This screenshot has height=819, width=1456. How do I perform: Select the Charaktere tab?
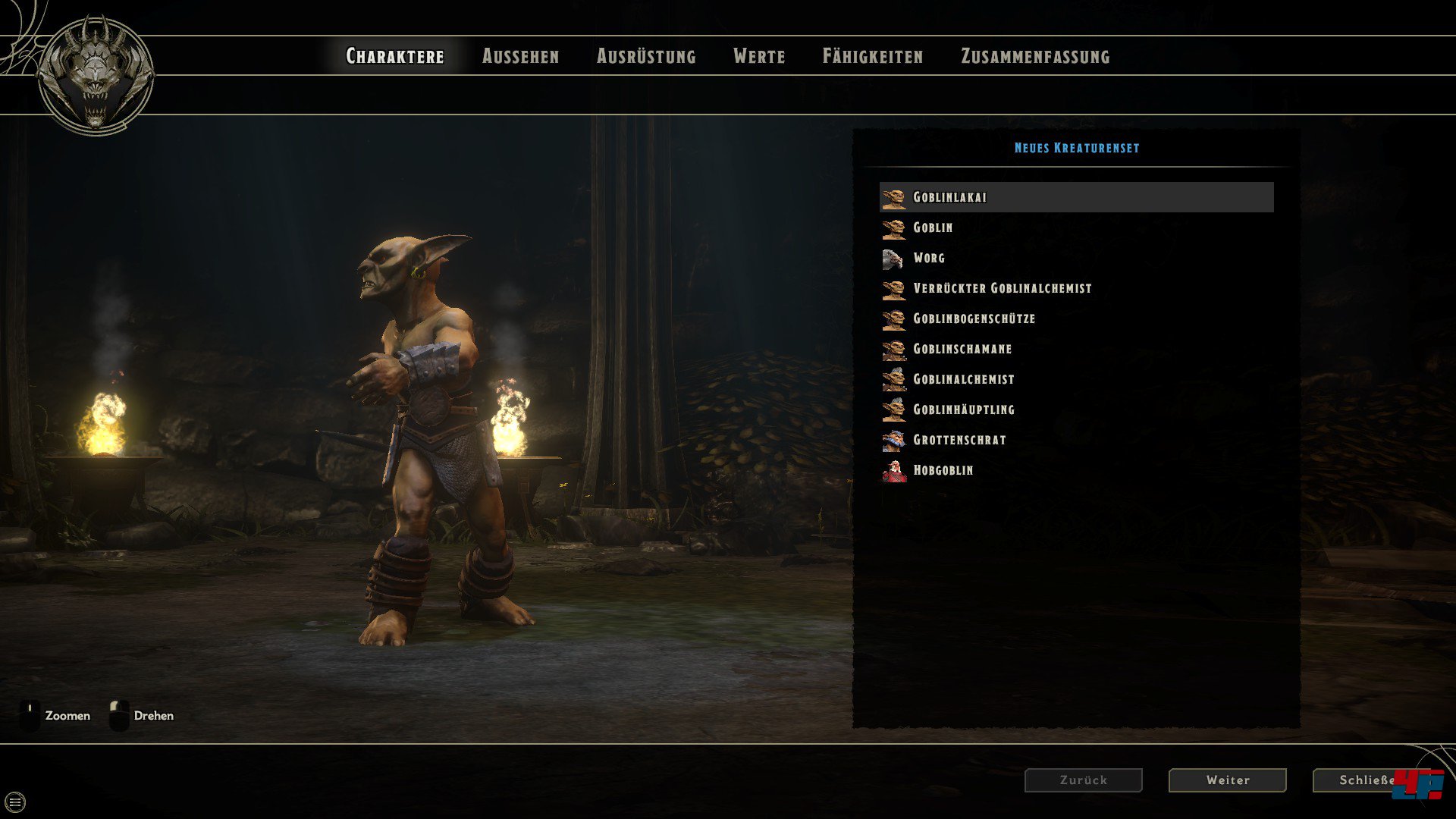[395, 56]
